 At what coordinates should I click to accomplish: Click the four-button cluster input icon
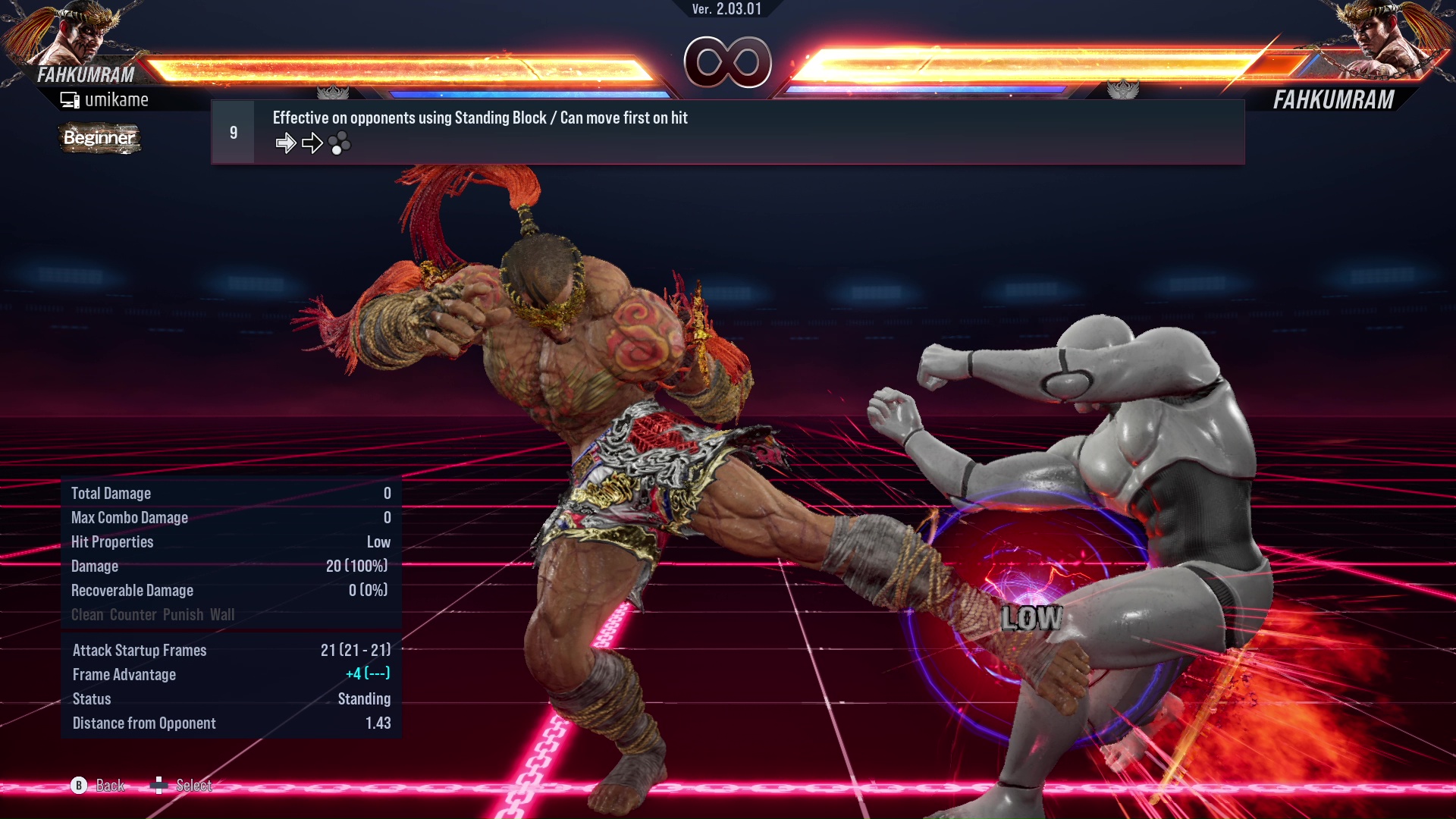341,143
